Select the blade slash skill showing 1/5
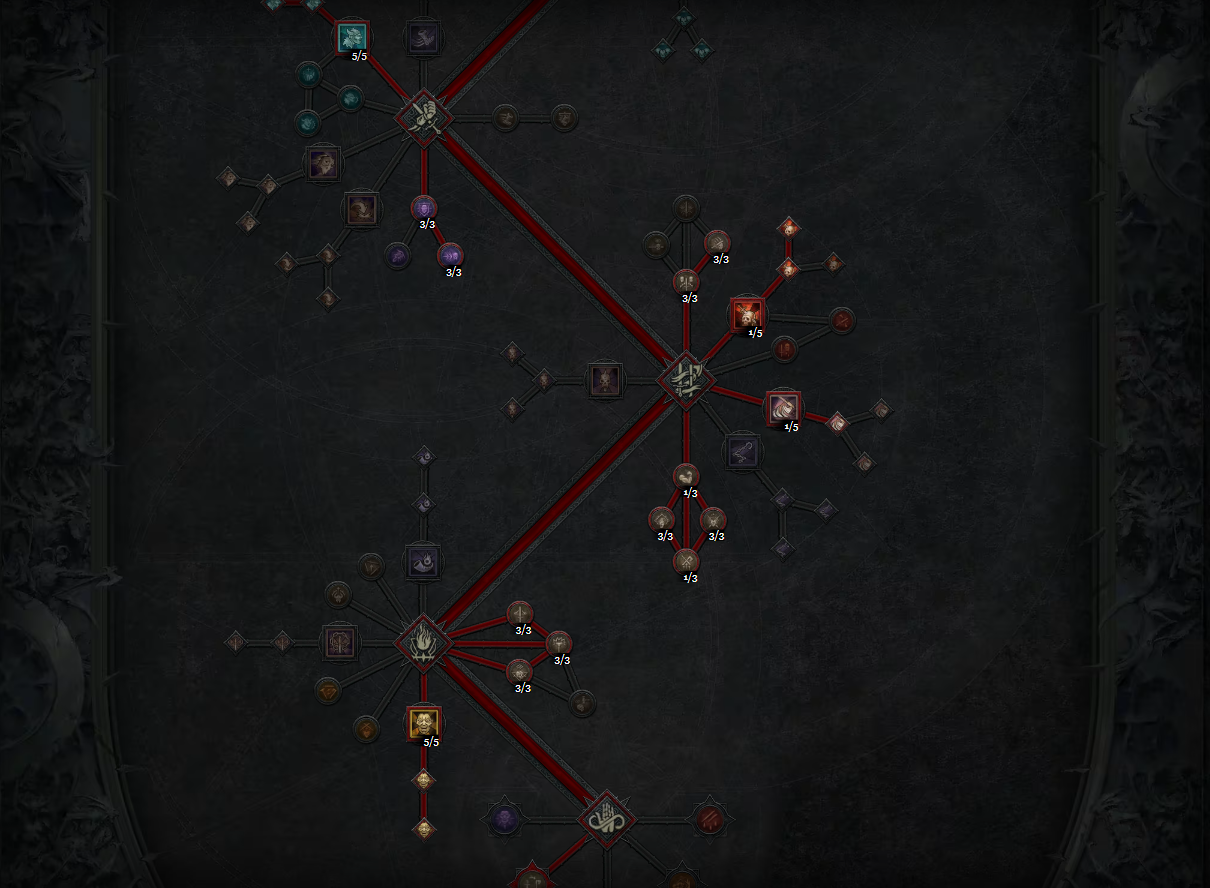1210x888 pixels. [783, 408]
